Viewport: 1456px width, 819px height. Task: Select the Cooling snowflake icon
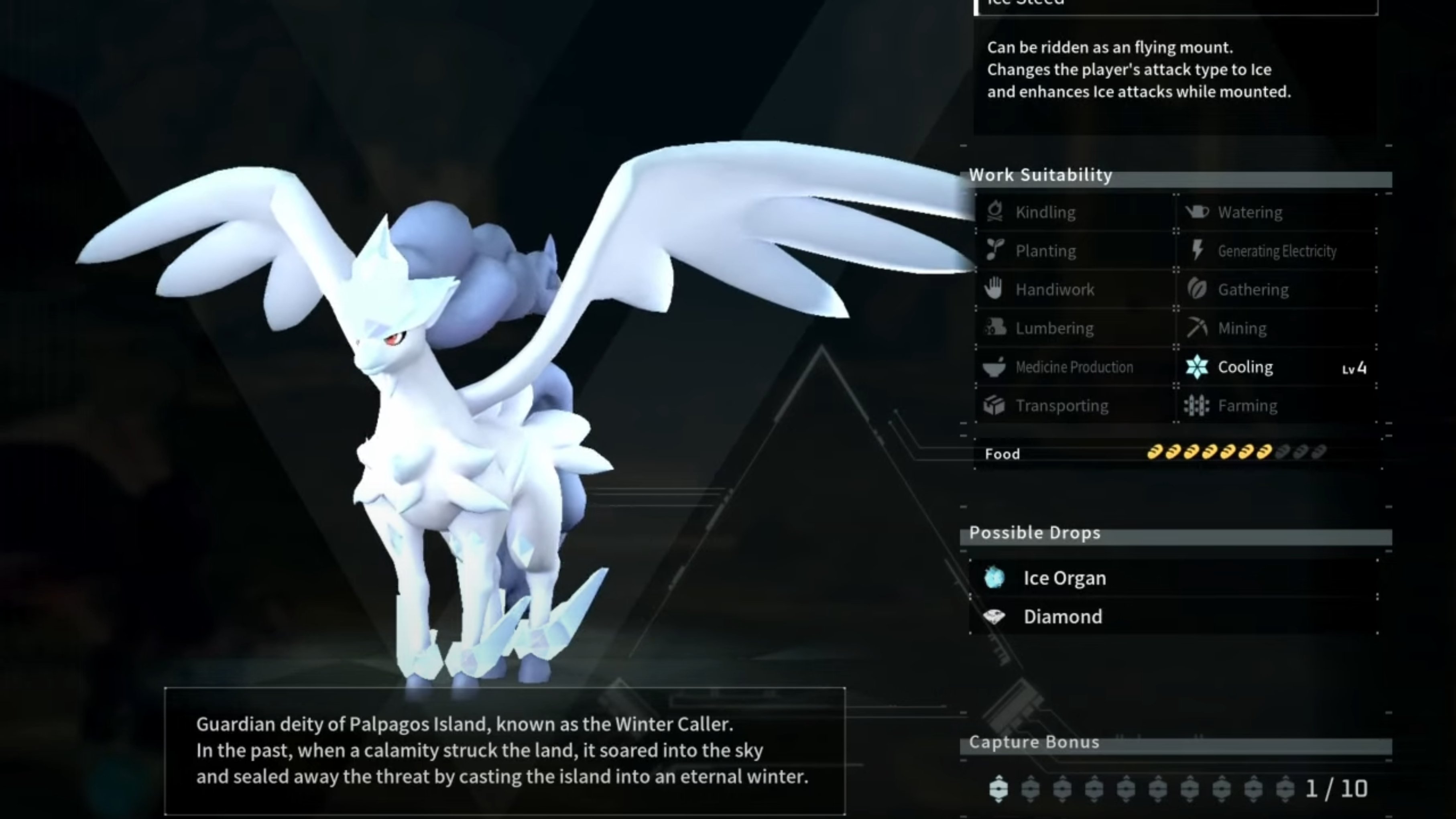pos(1197,367)
